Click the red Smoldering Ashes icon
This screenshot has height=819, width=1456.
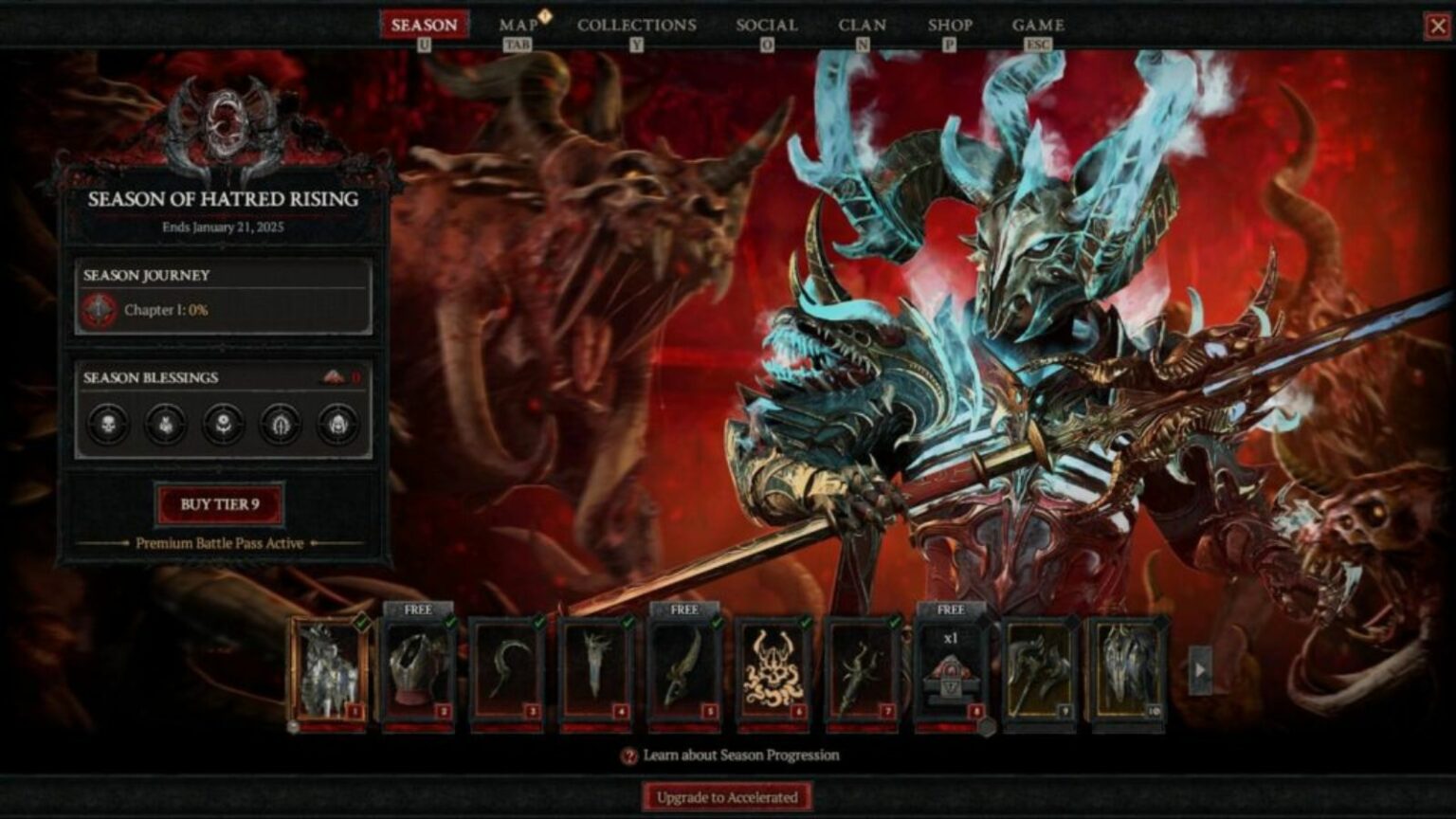click(x=334, y=377)
